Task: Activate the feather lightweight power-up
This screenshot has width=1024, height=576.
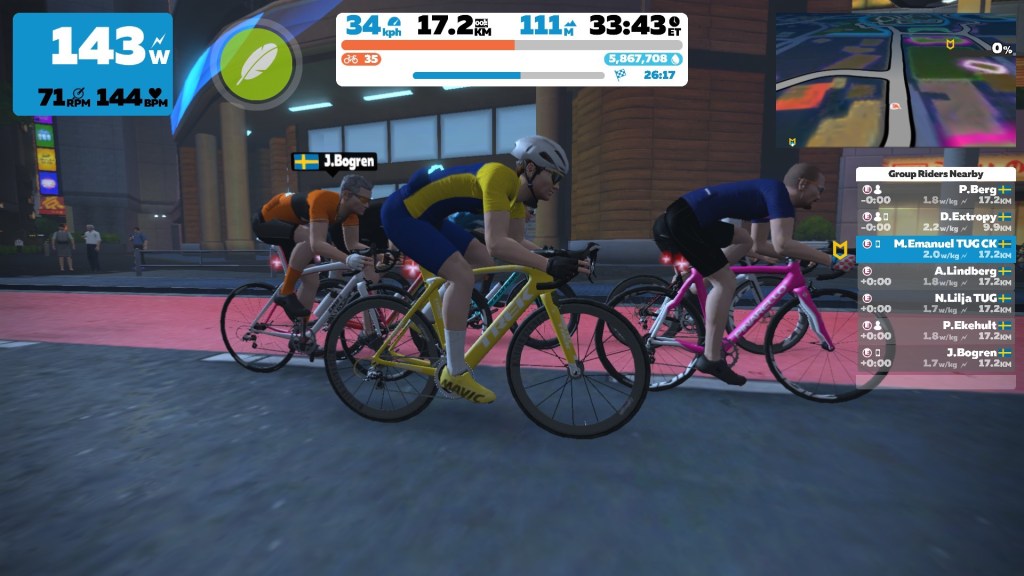Action: (257, 64)
